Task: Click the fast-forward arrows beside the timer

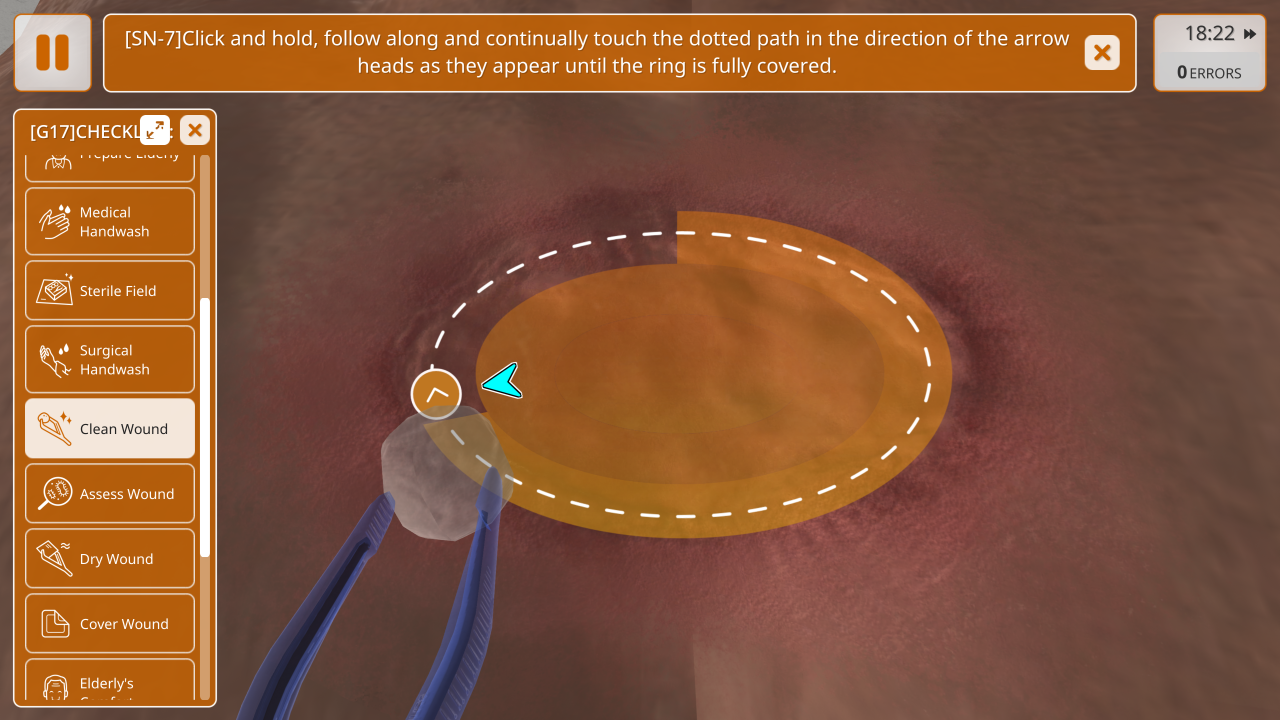Action: click(1250, 34)
